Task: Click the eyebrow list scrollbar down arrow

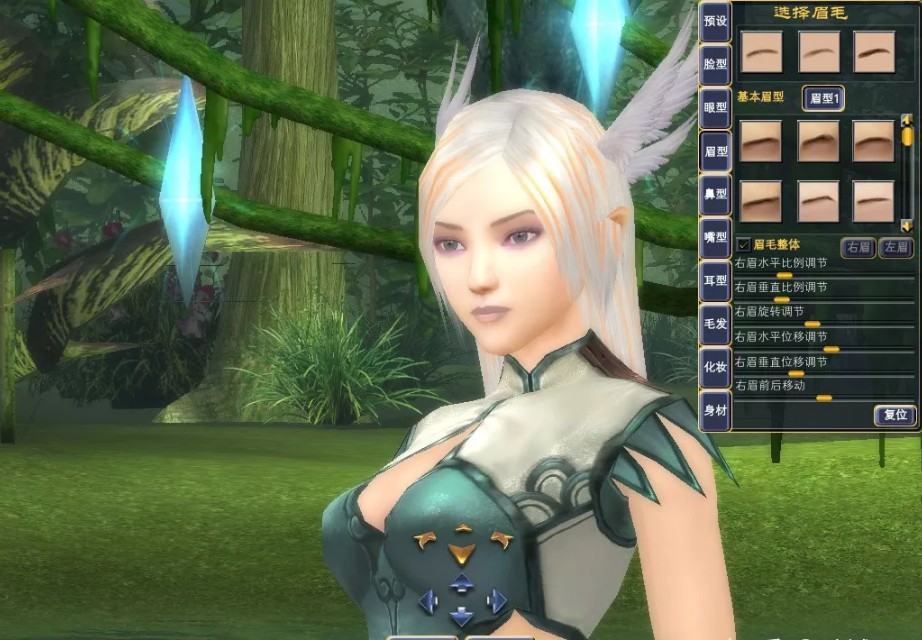Action: click(x=907, y=226)
